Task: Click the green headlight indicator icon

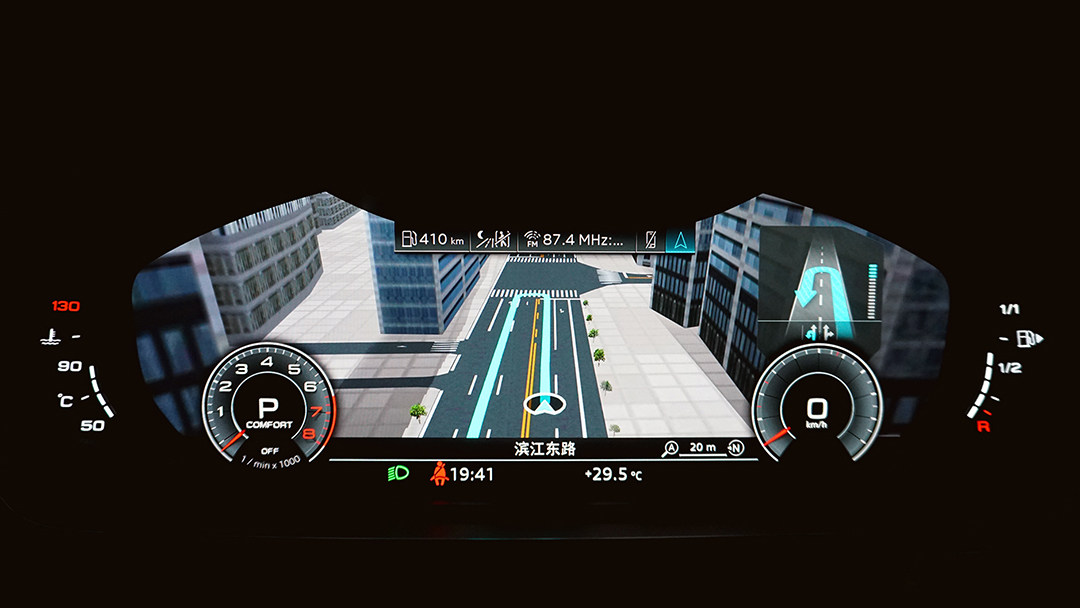Action: [398, 473]
